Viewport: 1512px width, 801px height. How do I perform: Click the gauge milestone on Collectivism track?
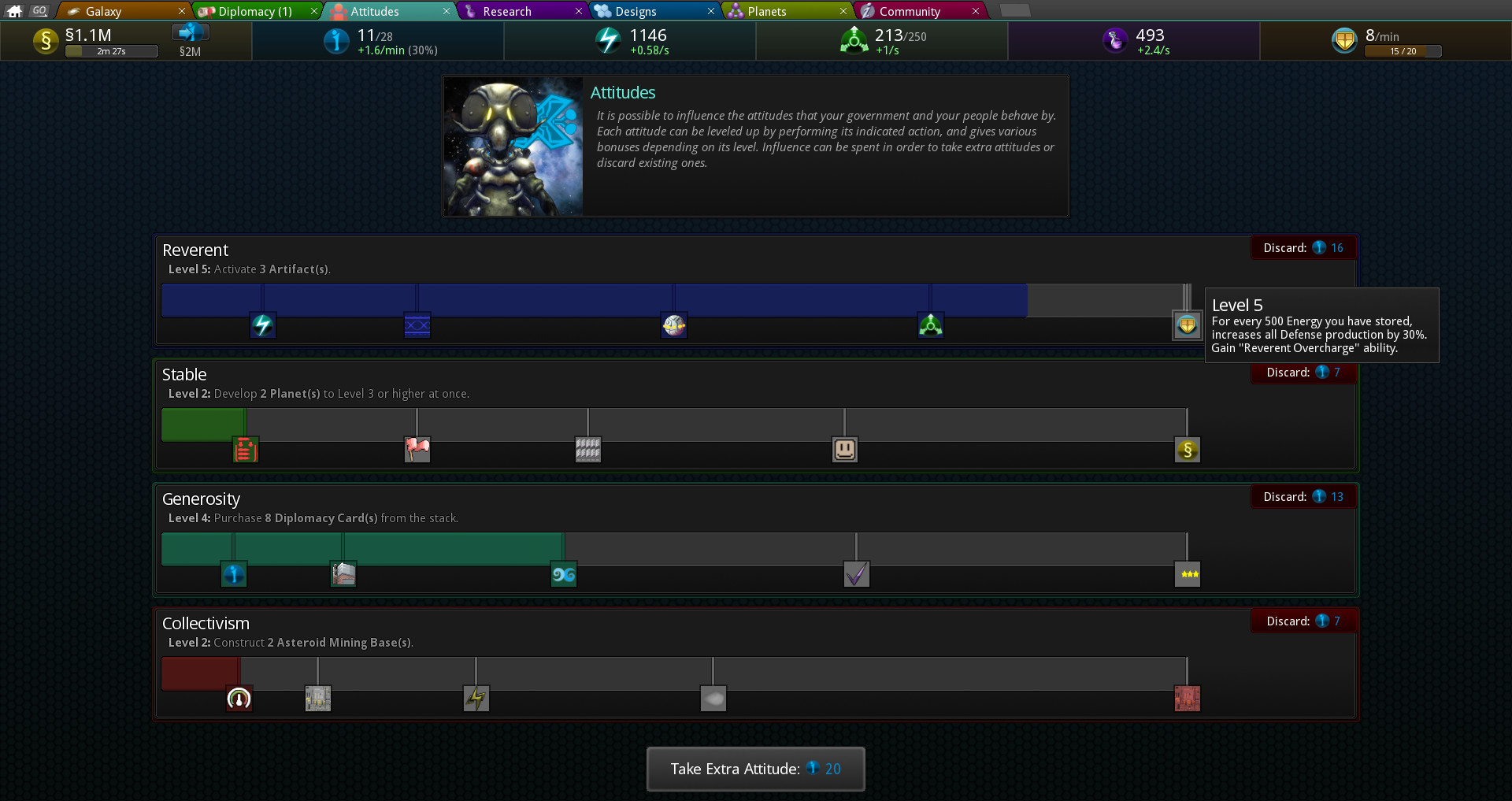tap(239, 698)
